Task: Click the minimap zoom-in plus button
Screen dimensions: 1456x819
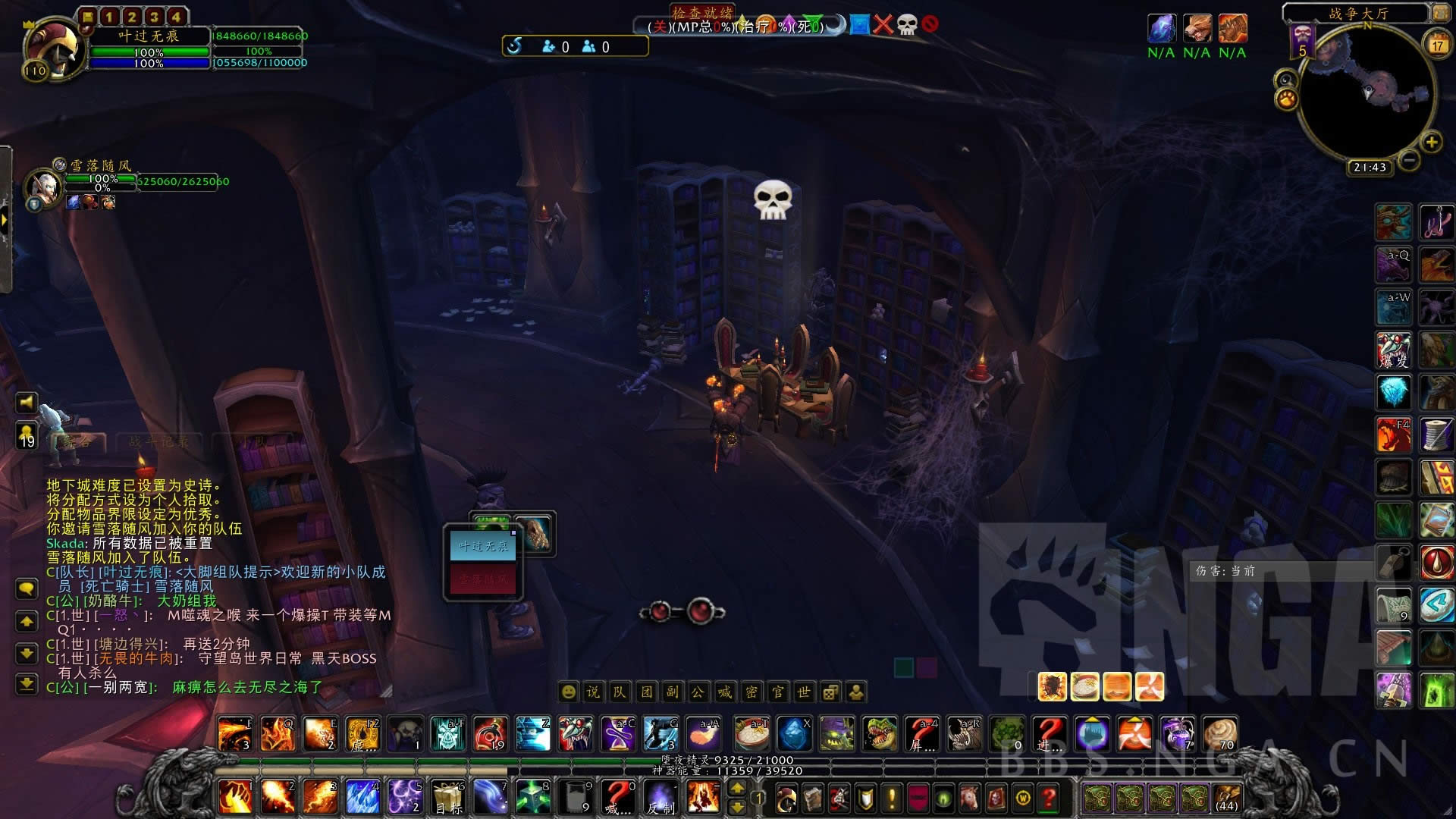Action: (1431, 142)
